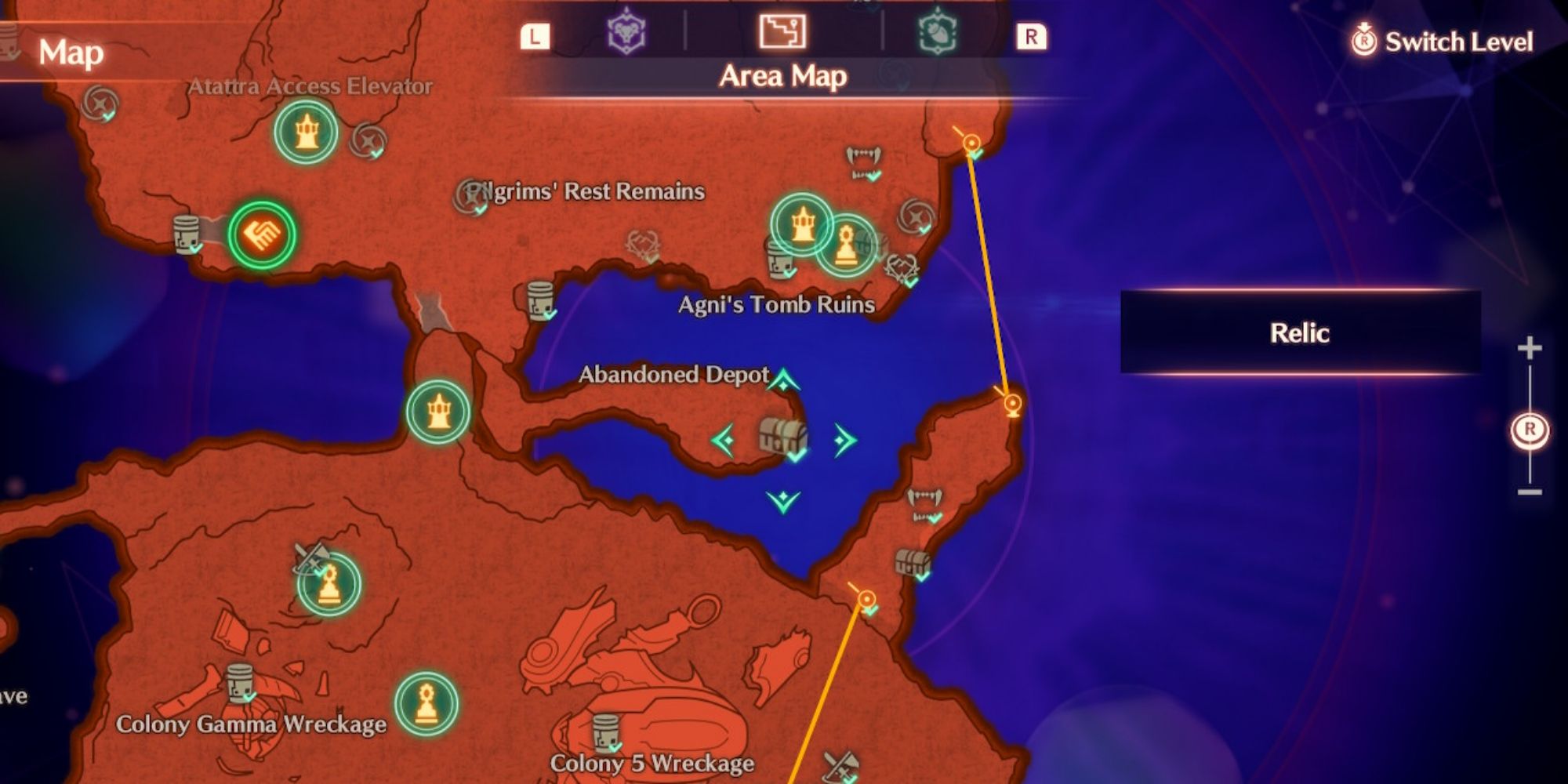Click the zoom-out minus button
The image size is (1568, 784).
click(x=1530, y=492)
